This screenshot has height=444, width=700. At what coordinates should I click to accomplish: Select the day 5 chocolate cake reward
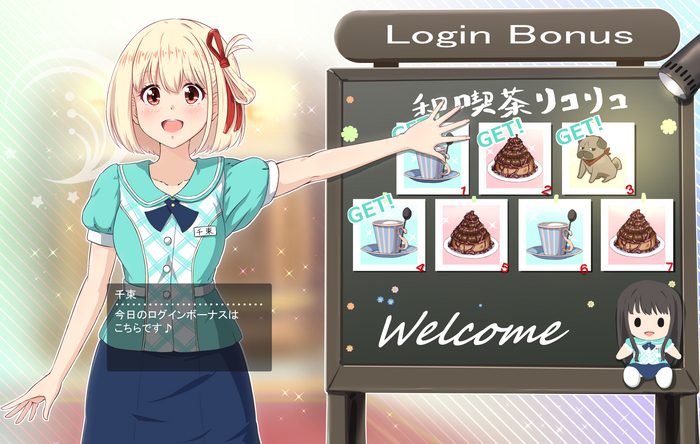click(x=472, y=236)
